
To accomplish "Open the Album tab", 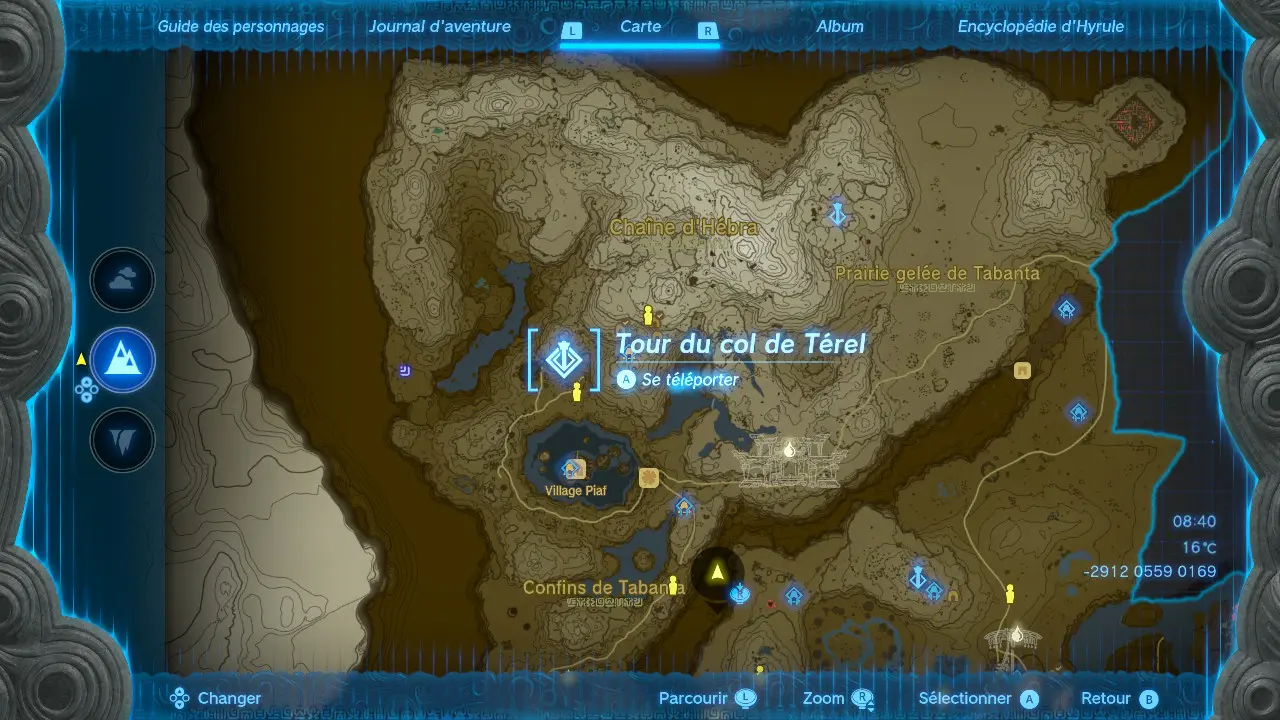I will (840, 27).
